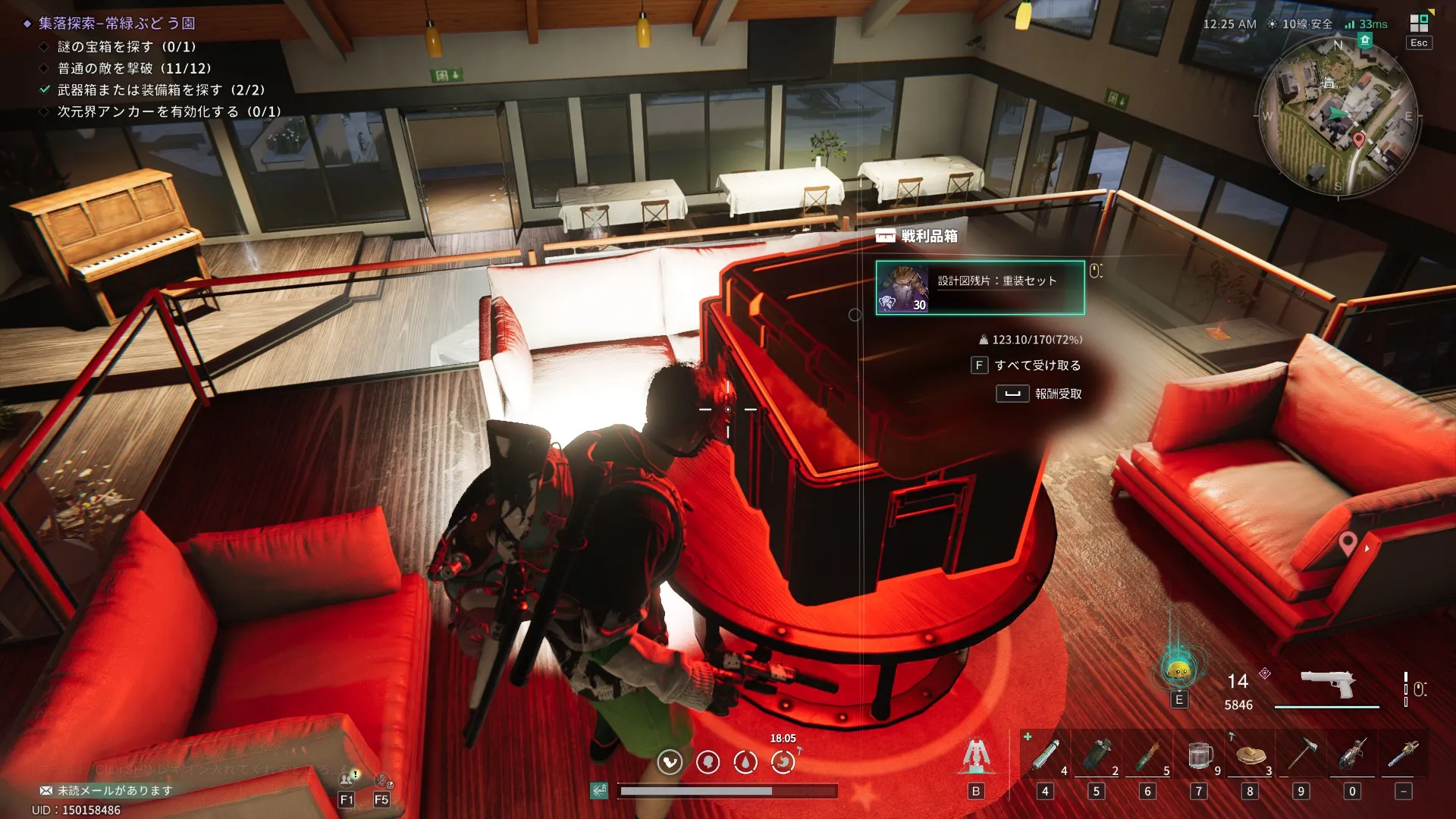The width and height of the screenshot is (1456, 819).
Task: Activate the yellow blob creature skill
Action: click(1178, 670)
